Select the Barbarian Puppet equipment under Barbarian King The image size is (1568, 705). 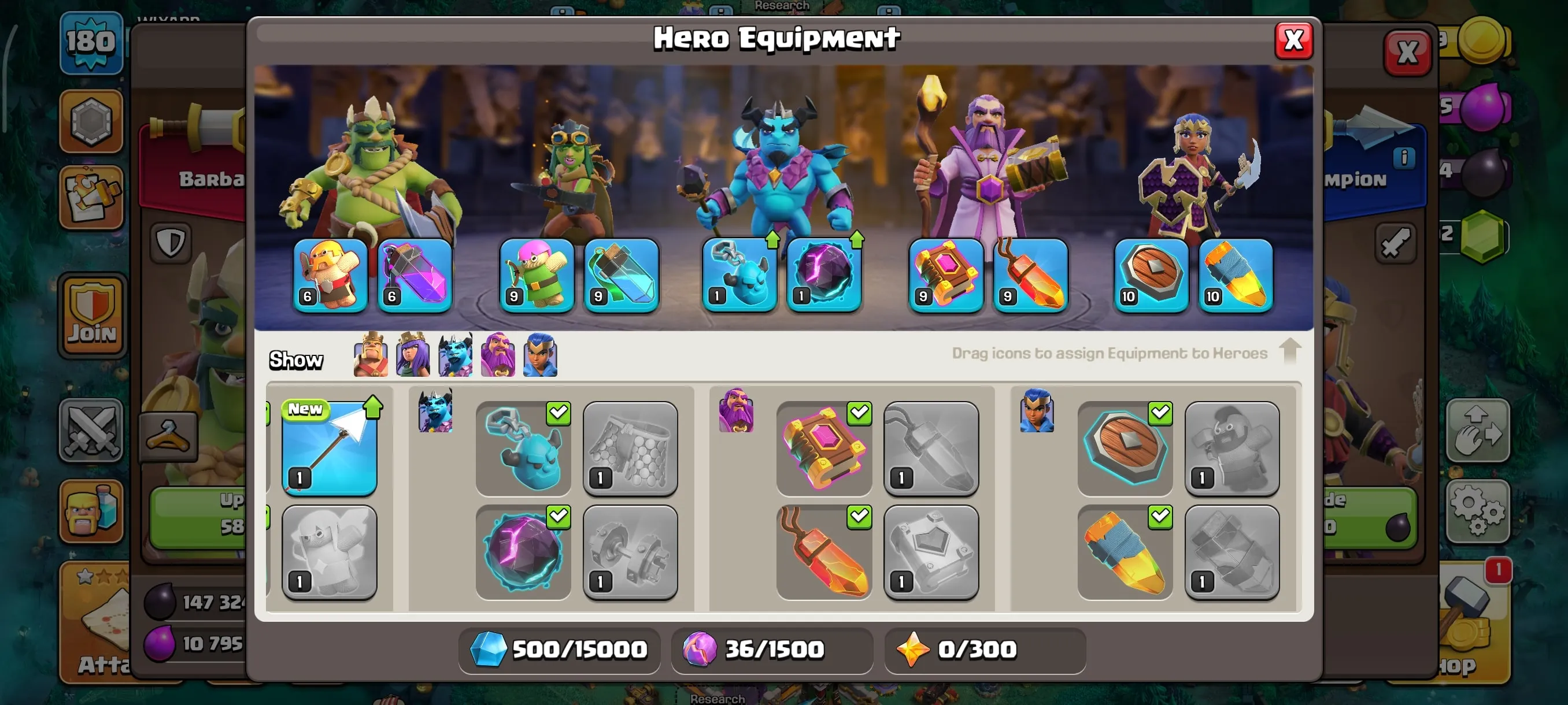[x=331, y=277]
